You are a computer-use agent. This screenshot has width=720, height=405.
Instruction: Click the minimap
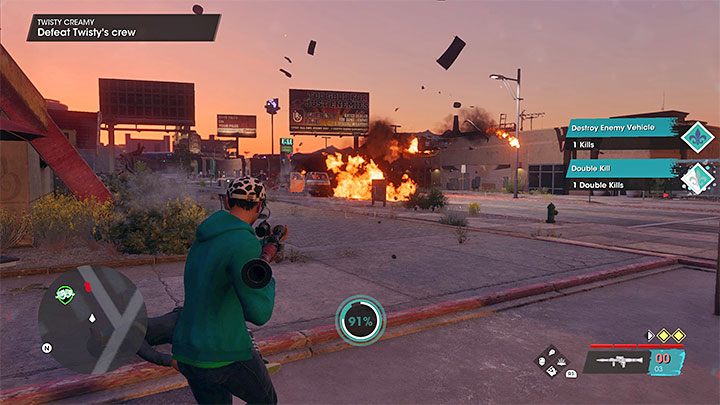(92, 319)
